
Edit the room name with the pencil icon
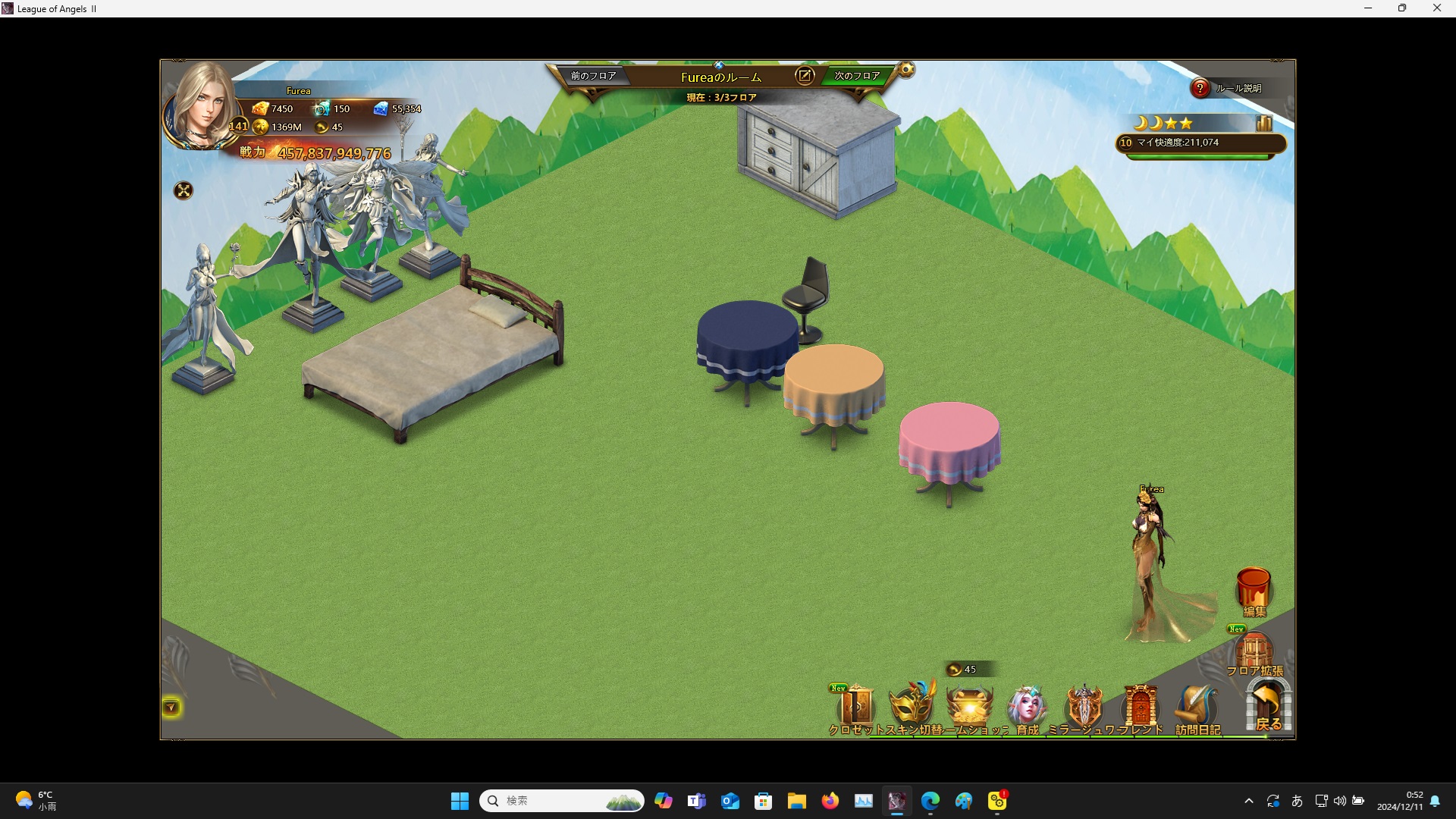coord(805,76)
